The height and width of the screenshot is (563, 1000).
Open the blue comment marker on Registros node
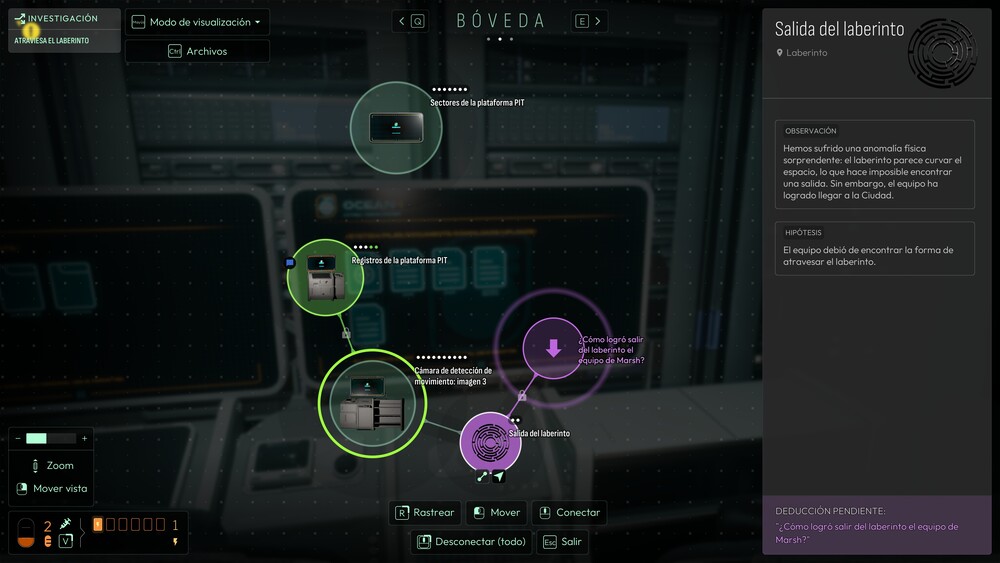click(x=290, y=263)
